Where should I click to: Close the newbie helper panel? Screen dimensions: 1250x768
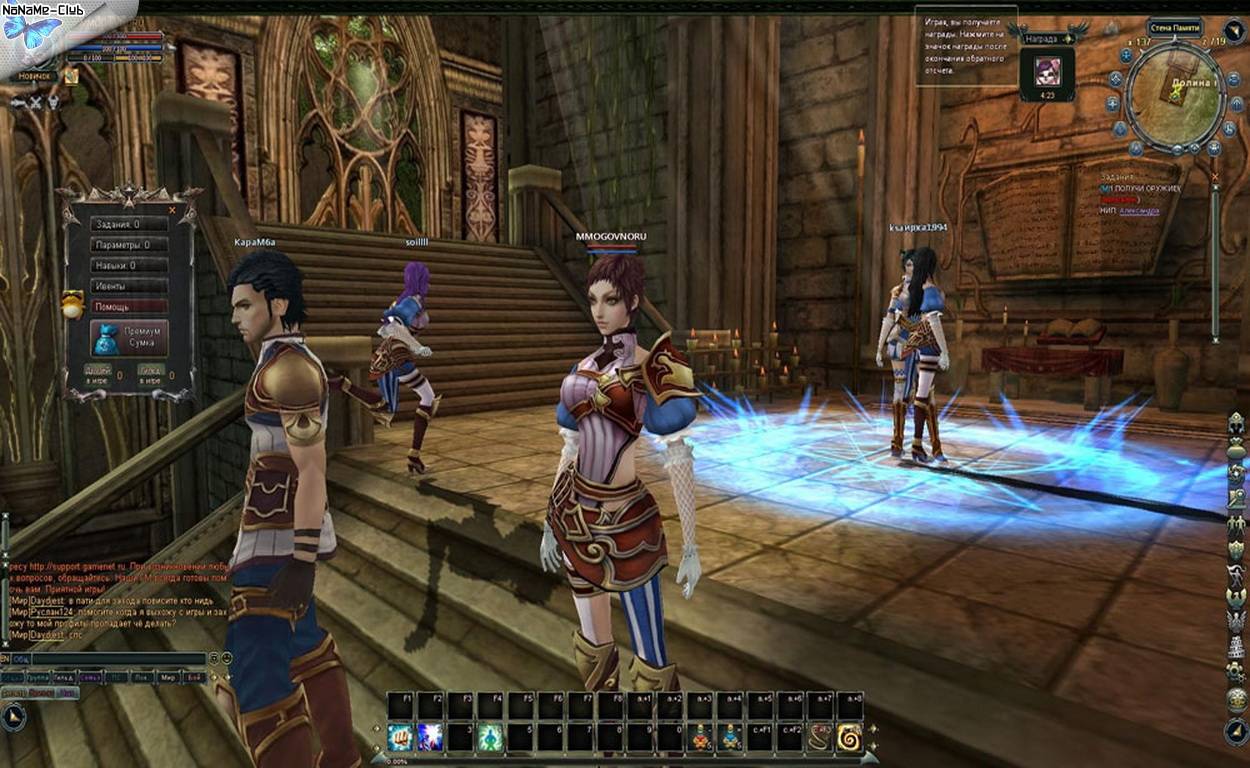[x=172, y=210]
